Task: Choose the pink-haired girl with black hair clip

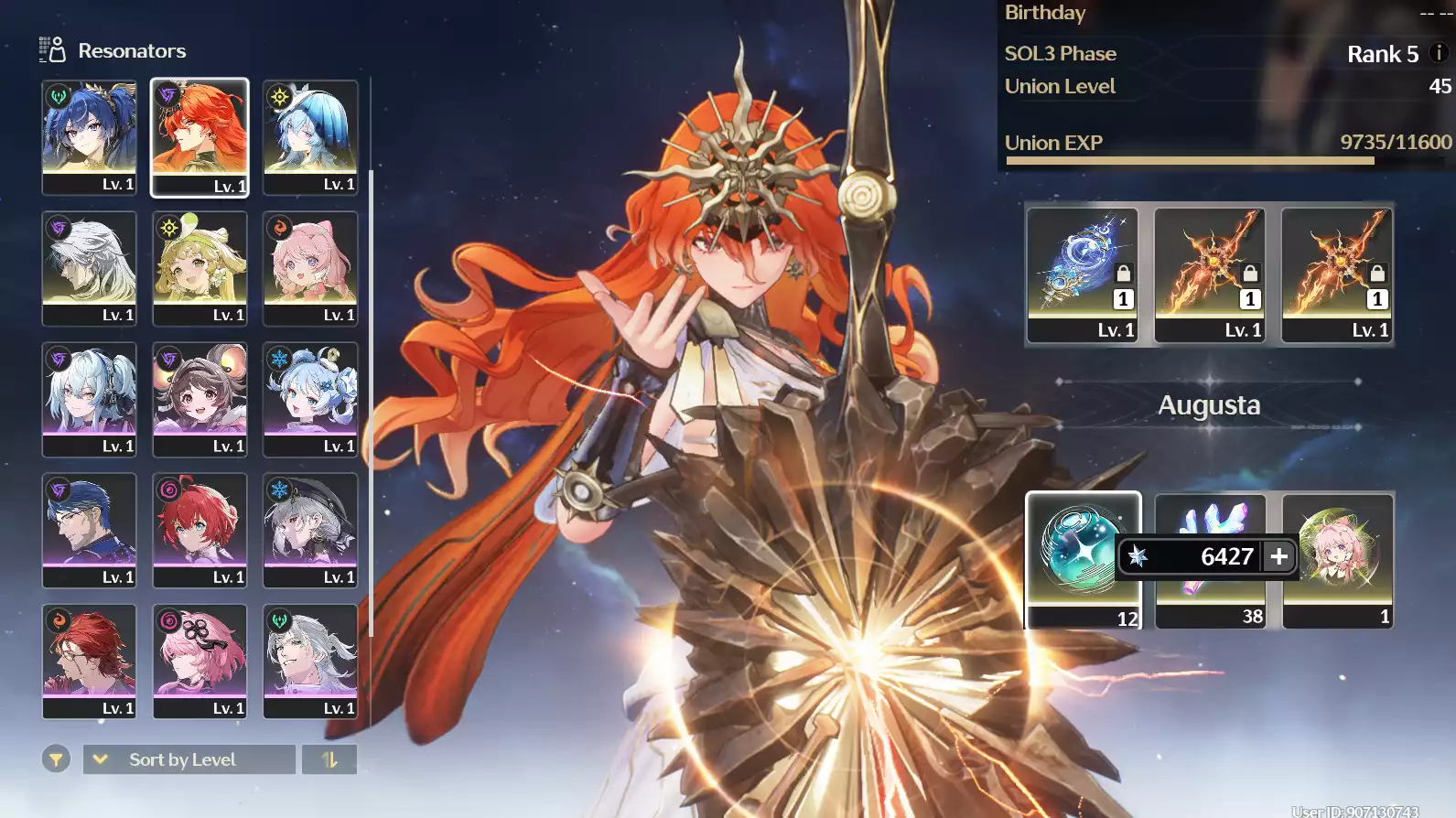Action: click(x=200, y=661)
